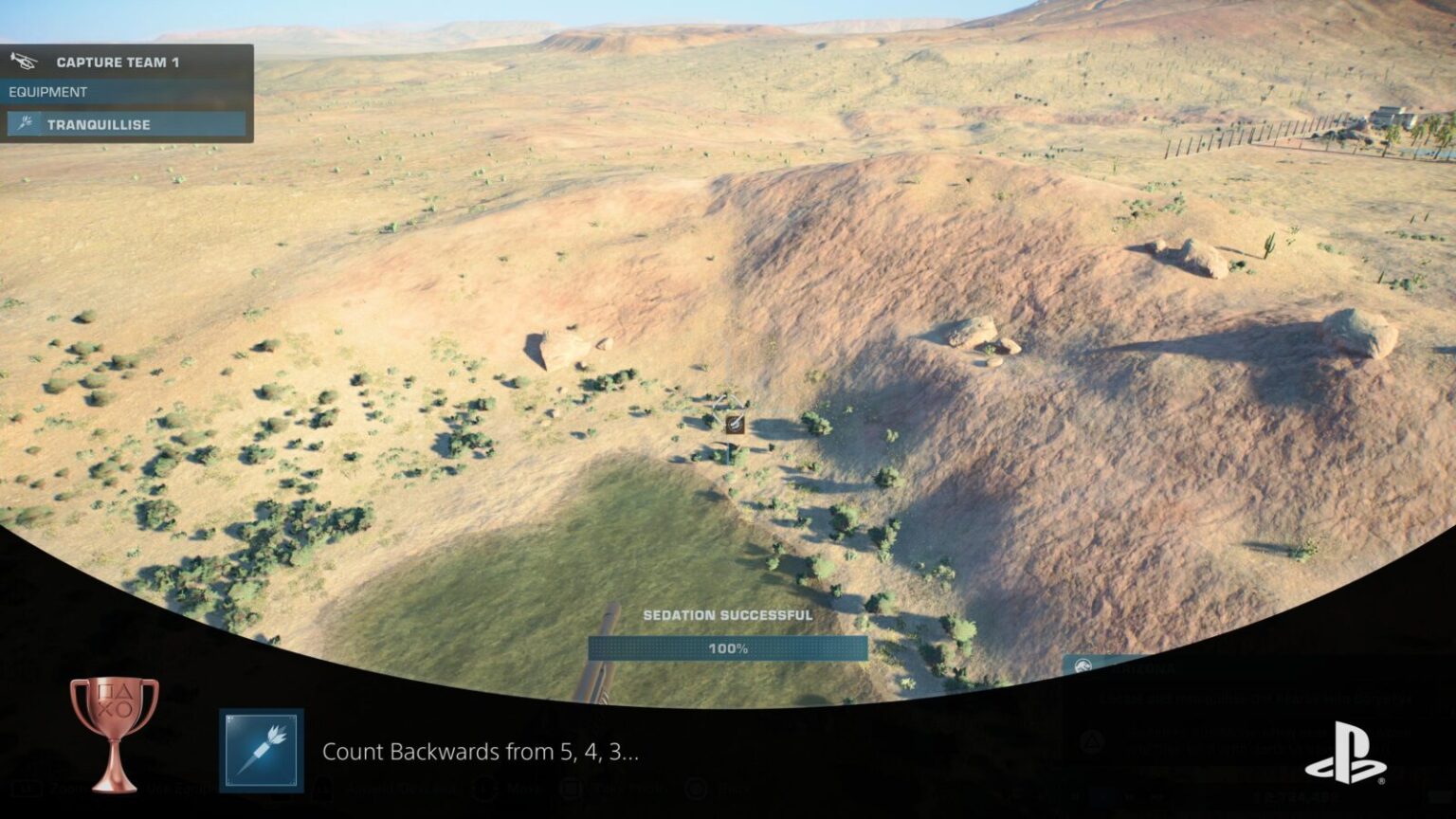The image size is (1456, 819).
Task: Click the Take Photo camera icon in the control bar
Action: (569, 791)
